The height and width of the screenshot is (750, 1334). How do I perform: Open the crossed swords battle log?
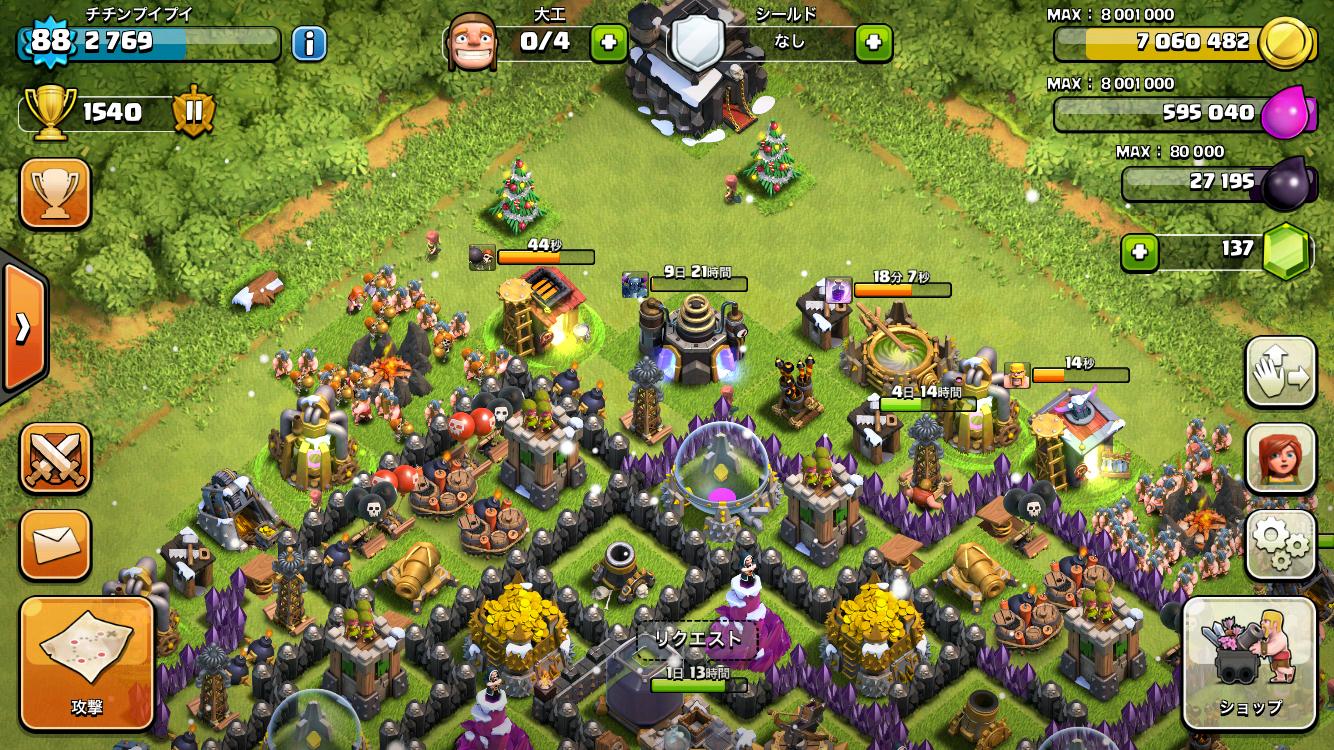tap(55, 458)
